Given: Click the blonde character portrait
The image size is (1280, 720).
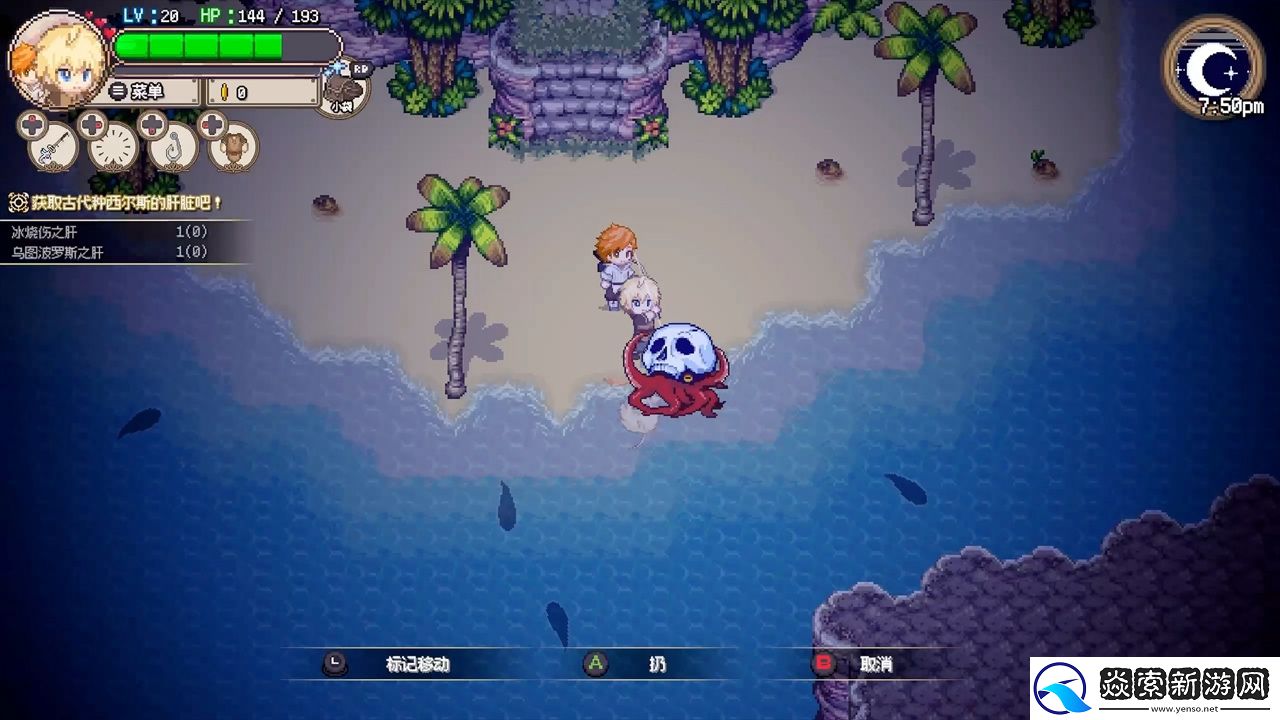Looking at the screenshot, I should point(58,58).
